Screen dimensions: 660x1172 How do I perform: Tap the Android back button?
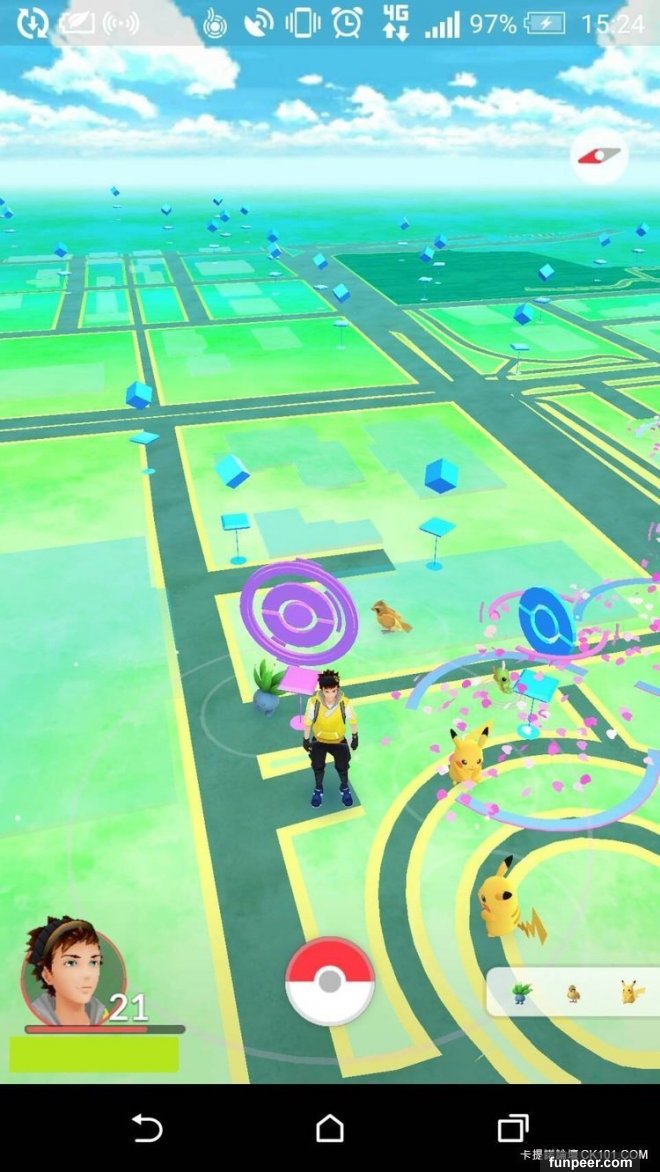(147, 1128)
